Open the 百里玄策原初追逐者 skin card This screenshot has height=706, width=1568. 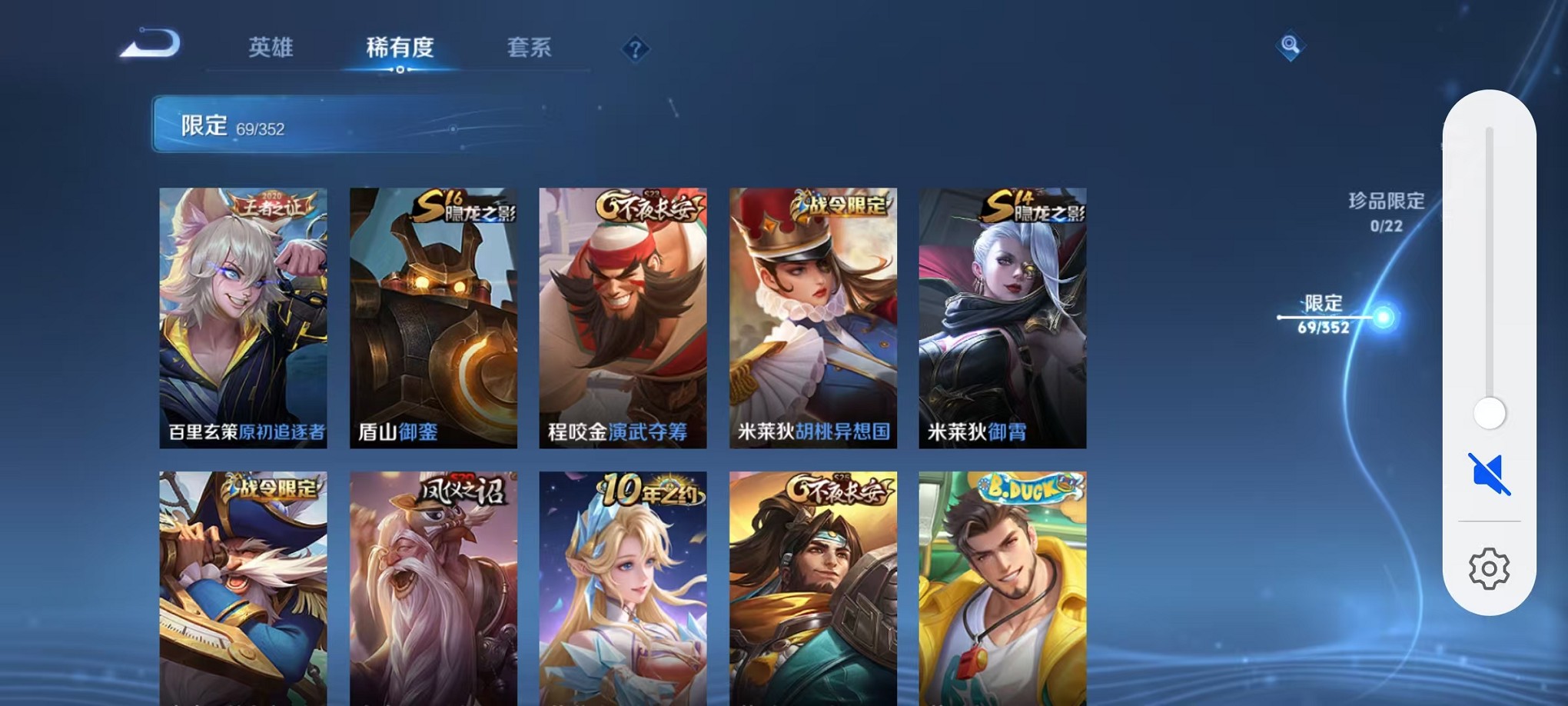click(x=244, y=315)
